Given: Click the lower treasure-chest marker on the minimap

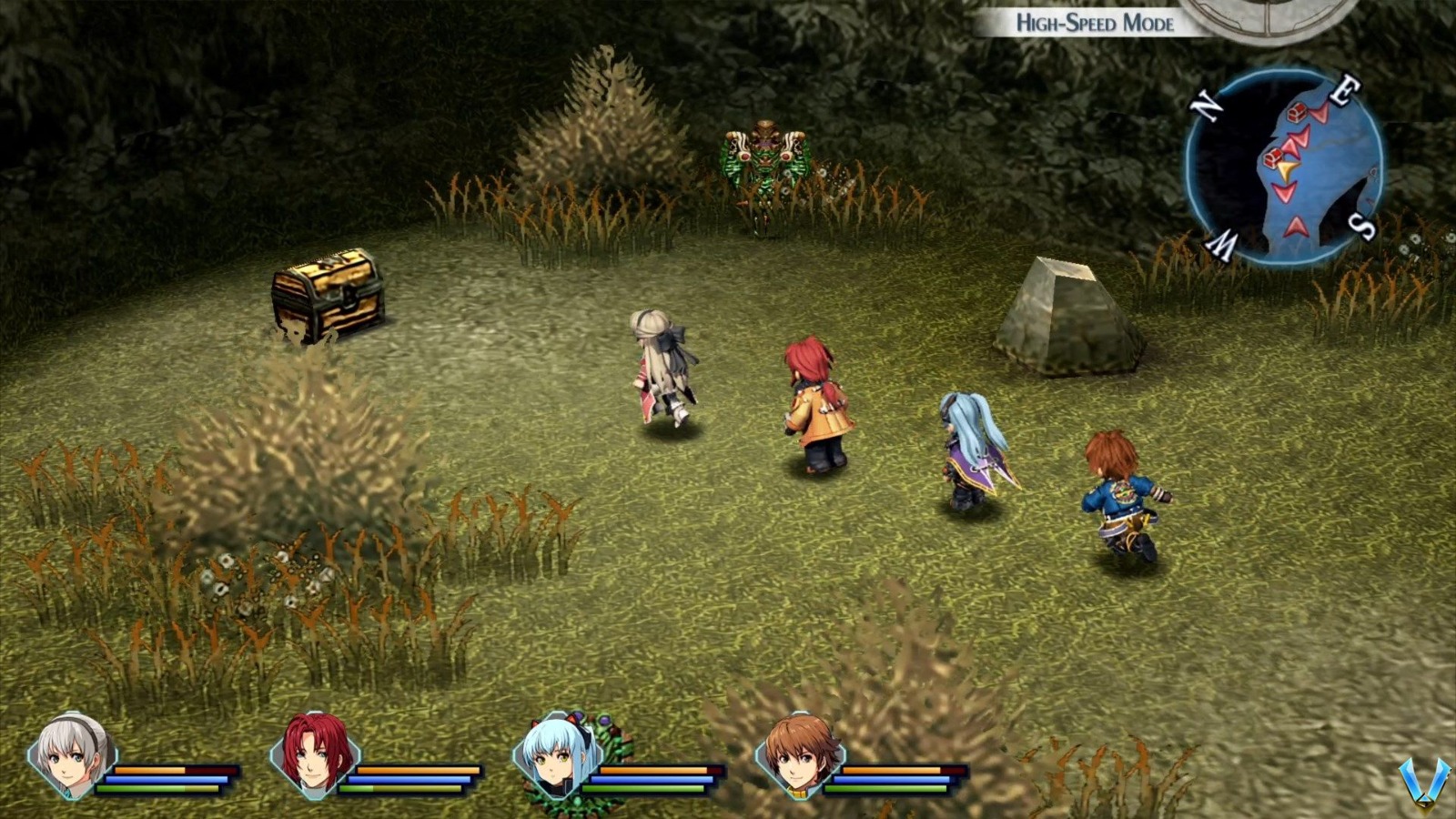Looking at the screenshot, I should click(x=1271, y=159).
